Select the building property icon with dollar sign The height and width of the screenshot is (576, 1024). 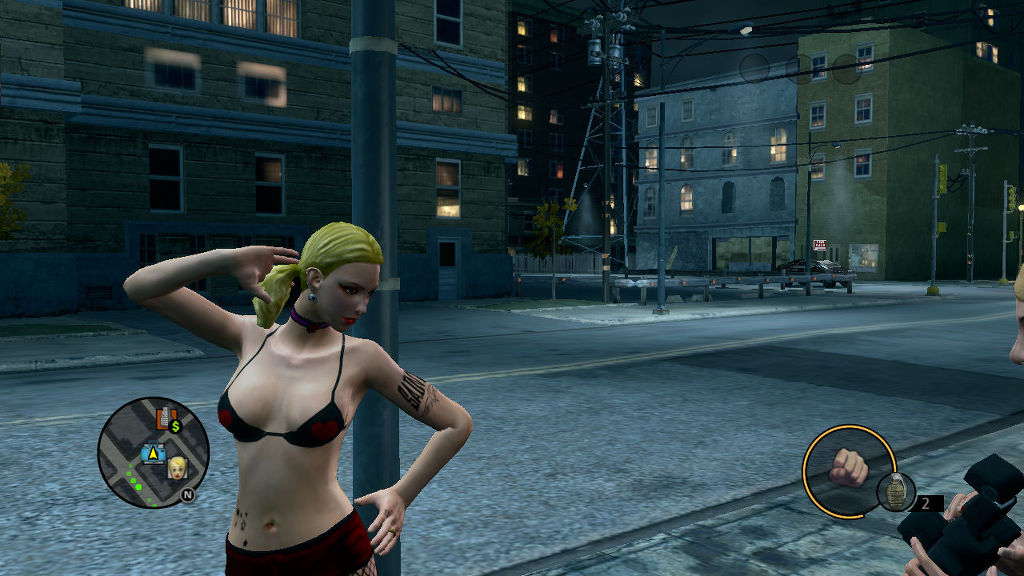point(167,419)
